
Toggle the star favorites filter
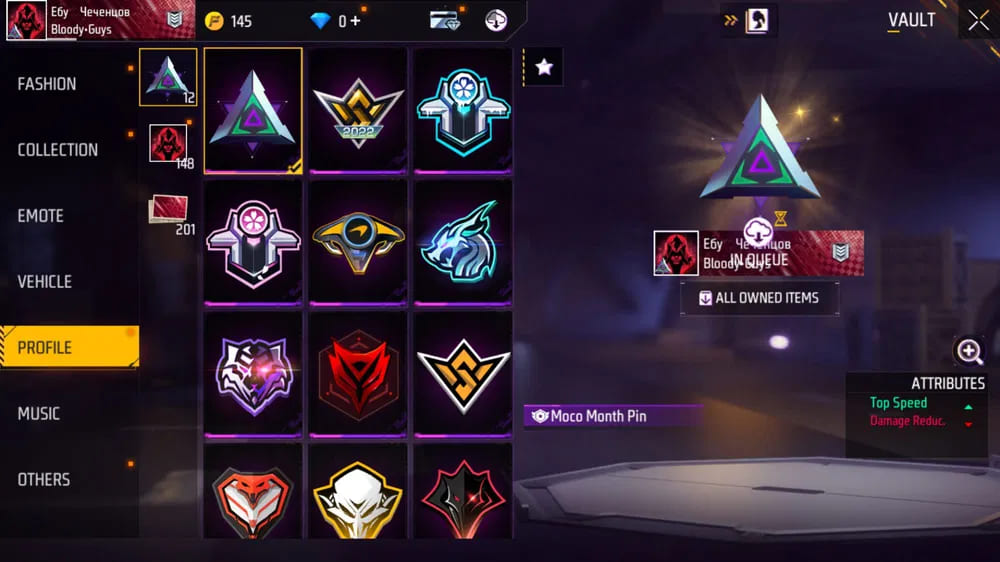pos(543,67)
